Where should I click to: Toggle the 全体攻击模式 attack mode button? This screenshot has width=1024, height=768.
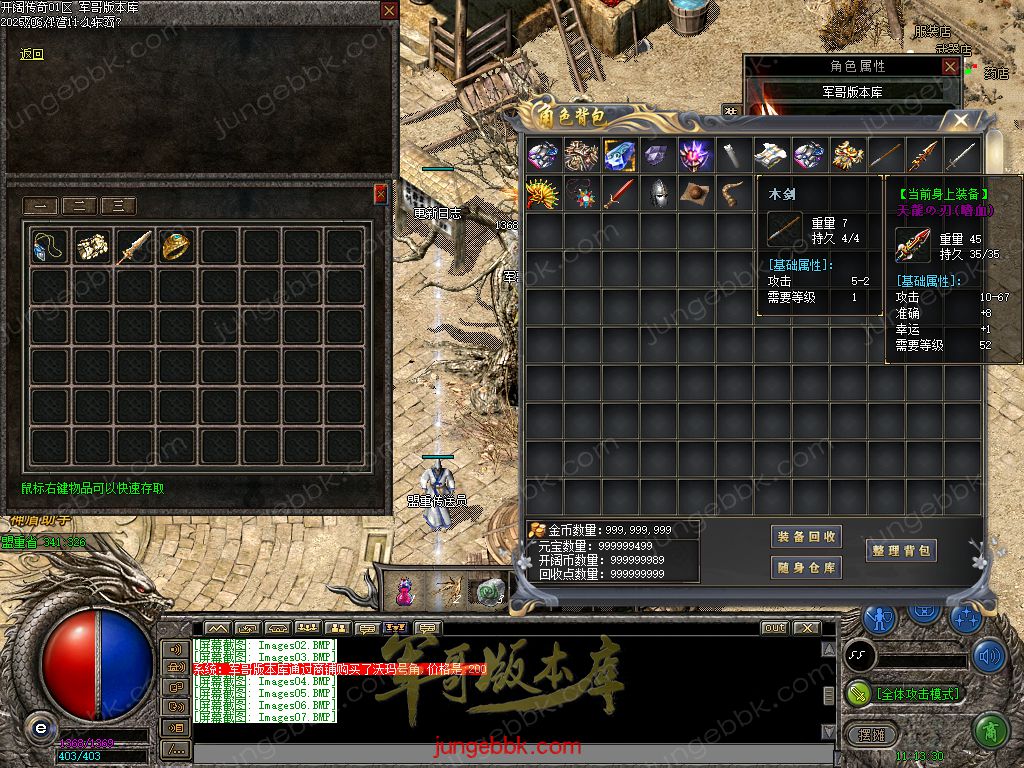(x=906, y=693)
